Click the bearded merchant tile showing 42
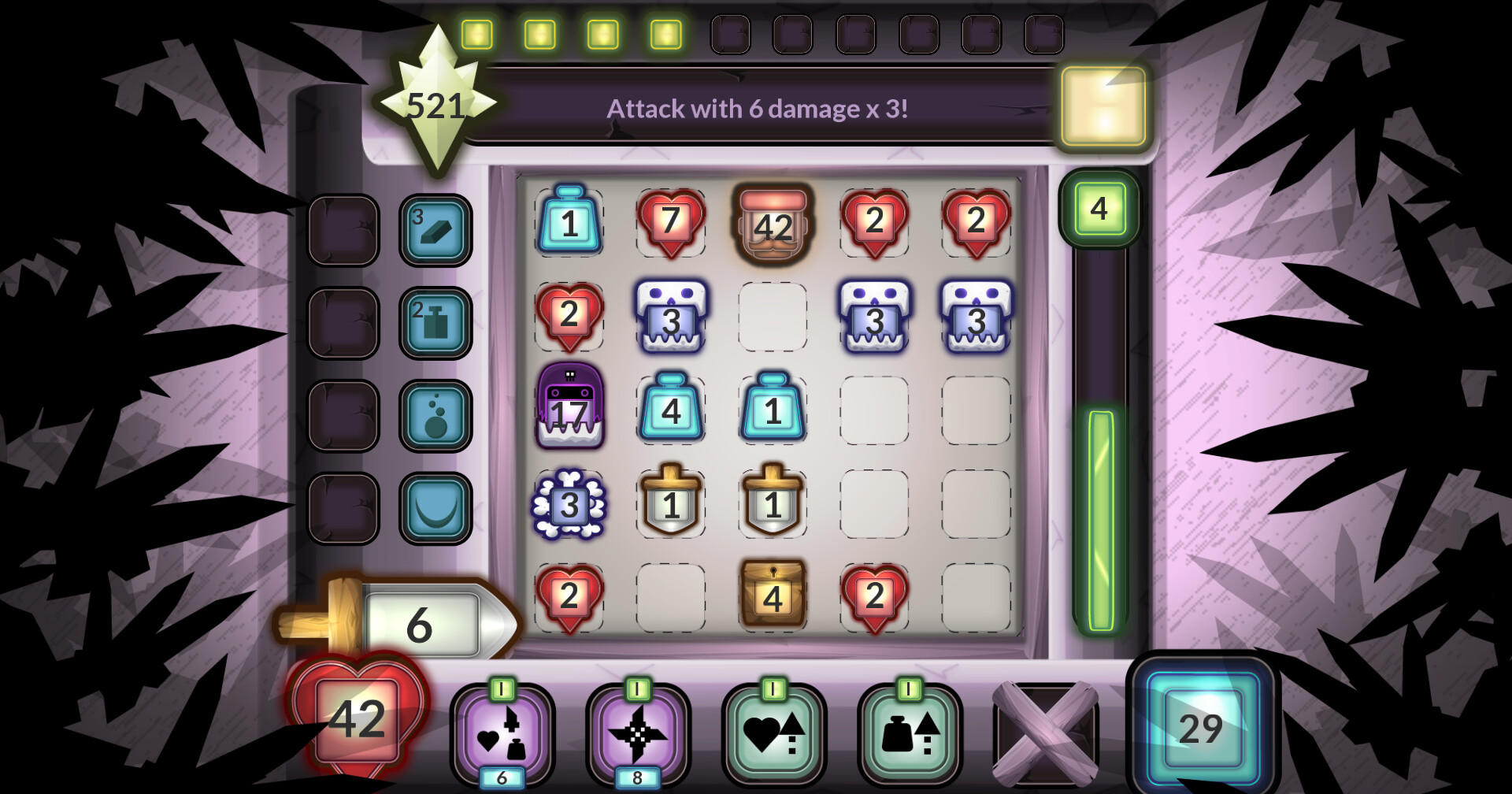The width and height of the screenshot is (1512, 794). pyautogui.click(x=773, y=223)
